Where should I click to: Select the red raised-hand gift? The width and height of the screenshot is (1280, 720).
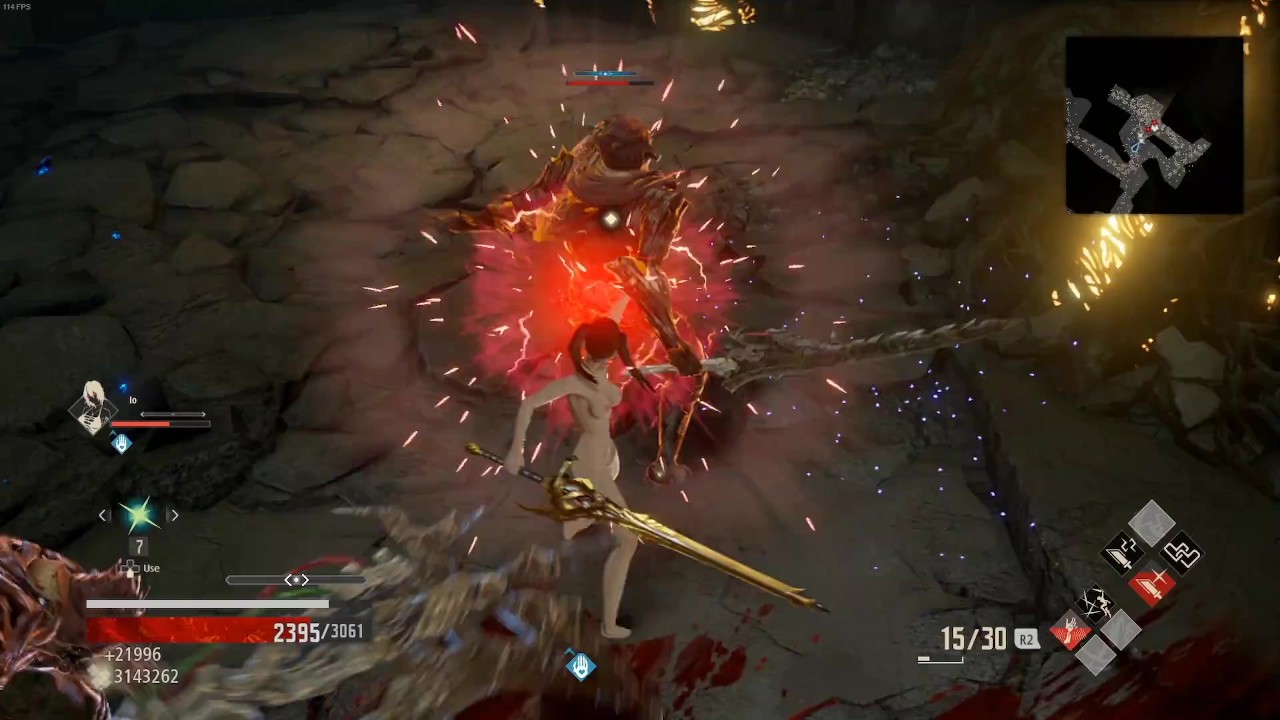(x=1069, y=630)
